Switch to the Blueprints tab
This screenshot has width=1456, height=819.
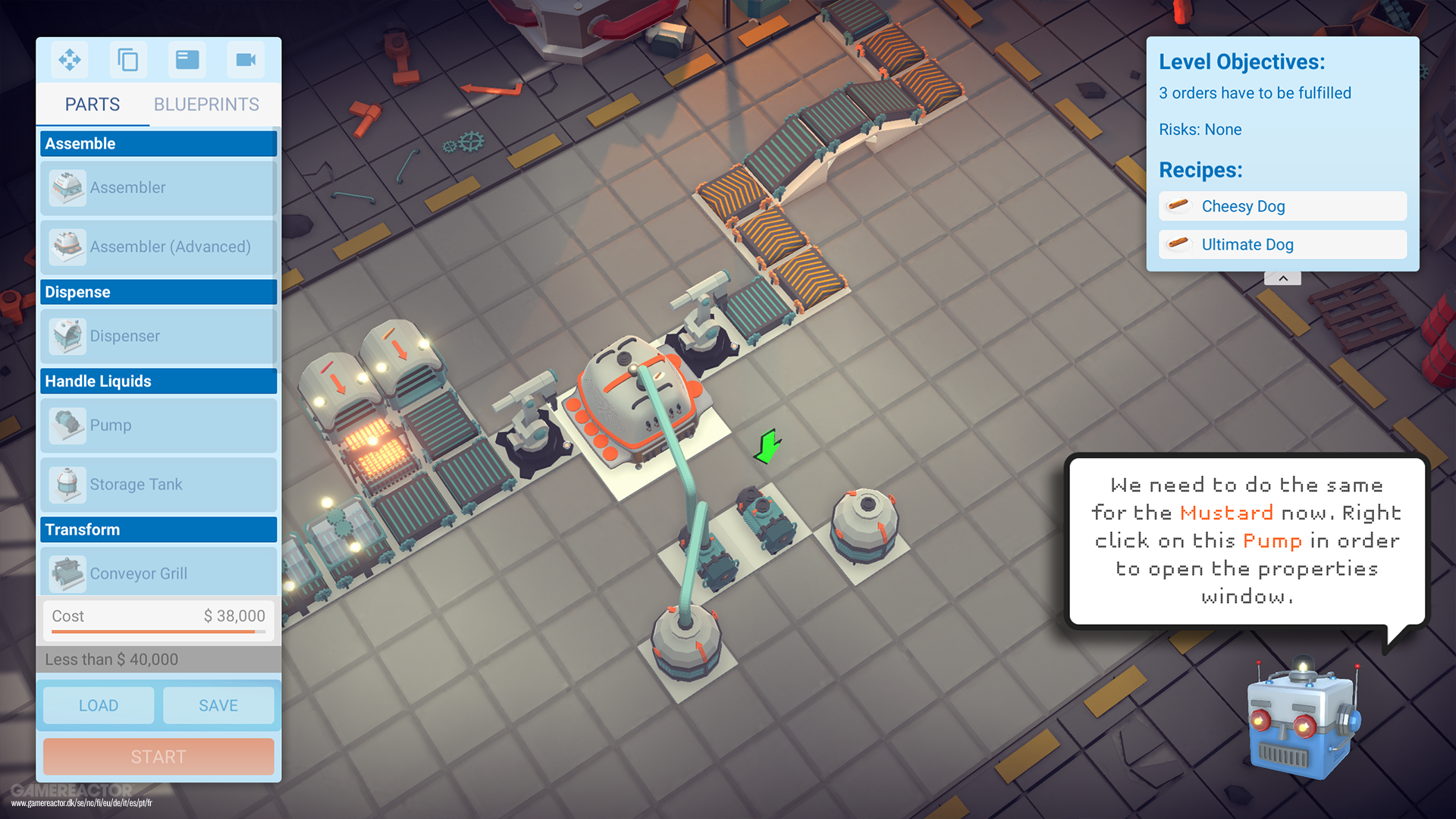point(206,105)
